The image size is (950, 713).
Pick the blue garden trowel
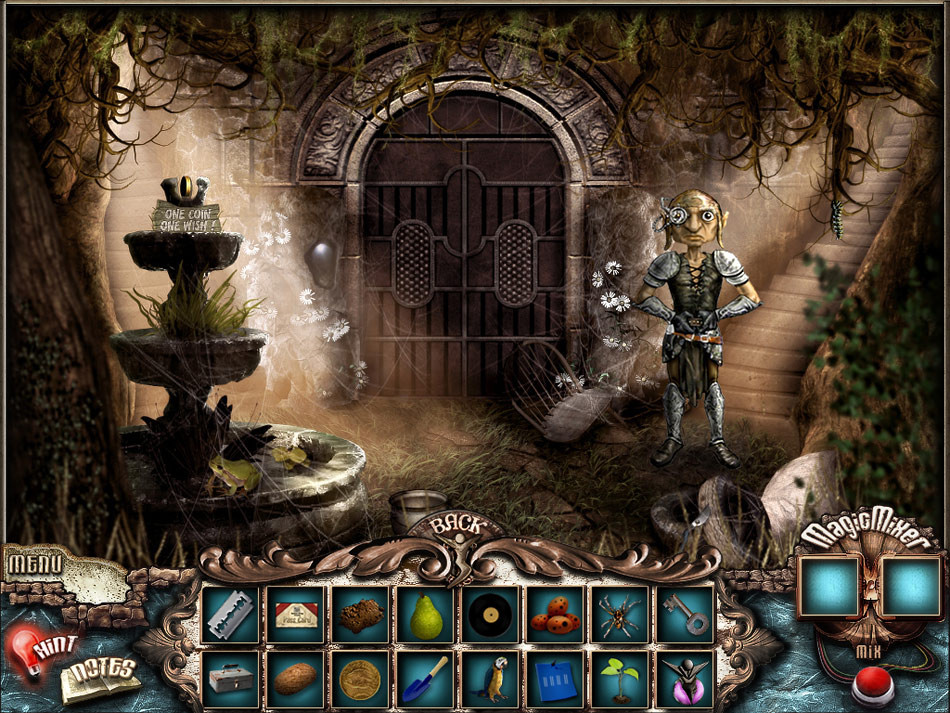425,679
